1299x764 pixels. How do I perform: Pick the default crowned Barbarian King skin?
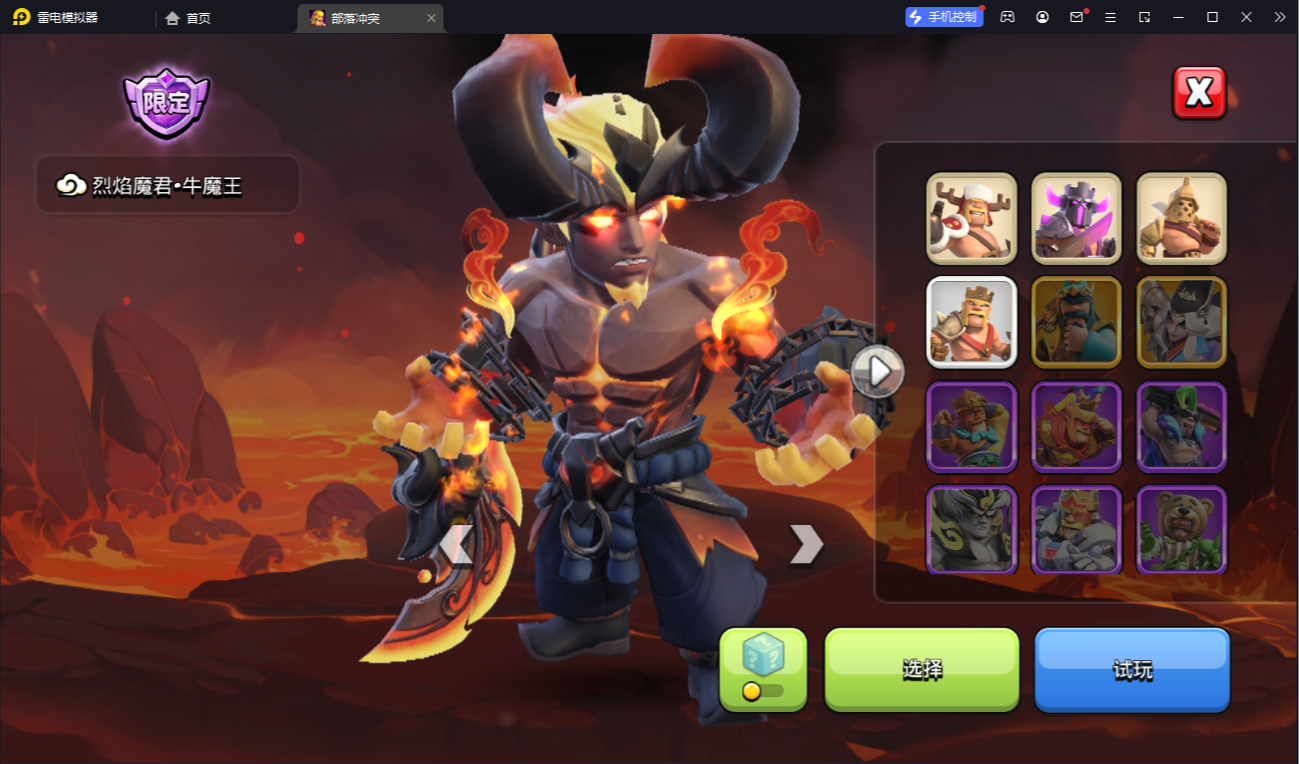971,322
